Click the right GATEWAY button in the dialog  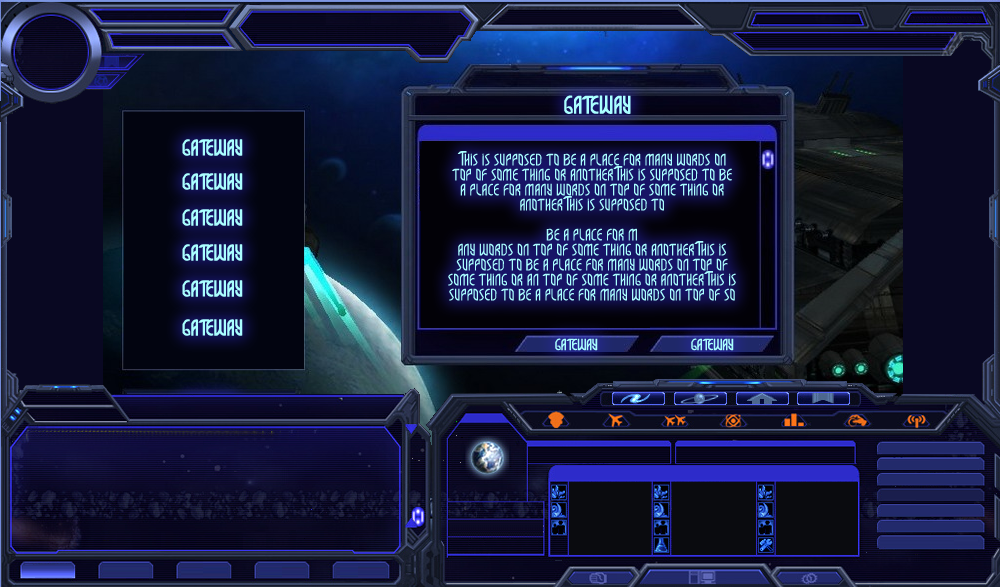pyautogui.click(x=711, y=344)
